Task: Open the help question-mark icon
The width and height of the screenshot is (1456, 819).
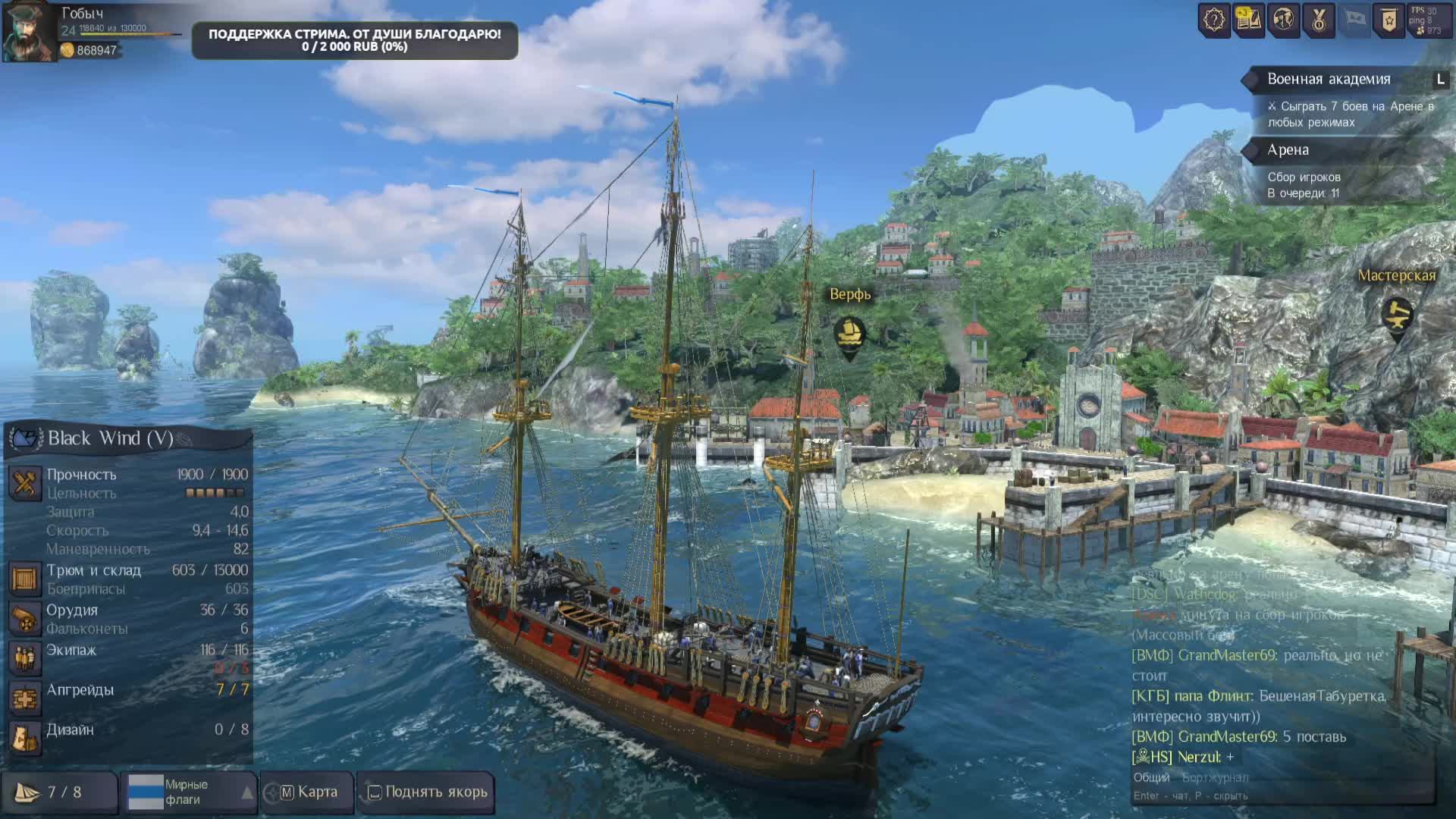Action: [x=1213, y=20]
